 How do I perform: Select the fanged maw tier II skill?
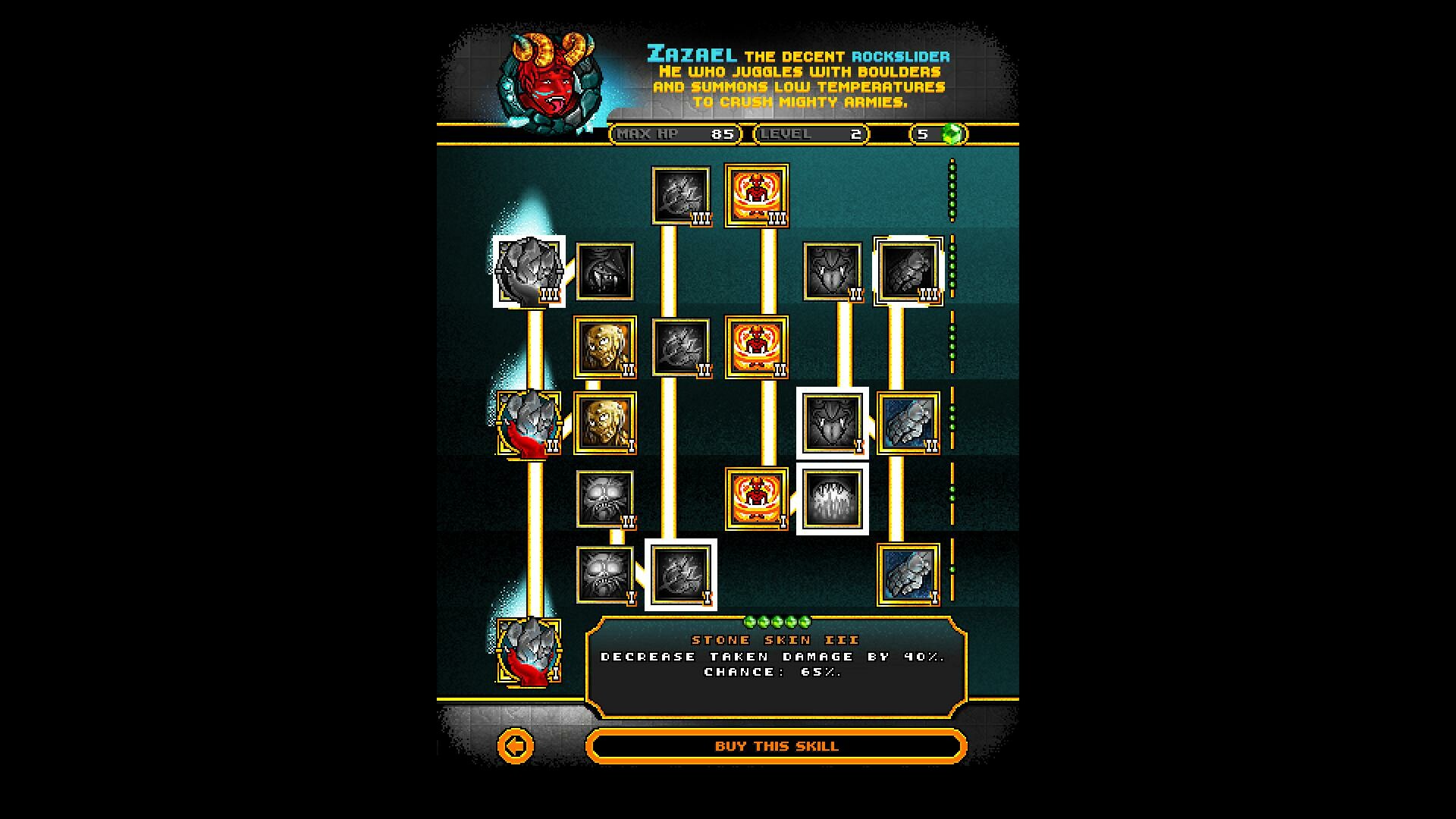[x=830, y=269]
